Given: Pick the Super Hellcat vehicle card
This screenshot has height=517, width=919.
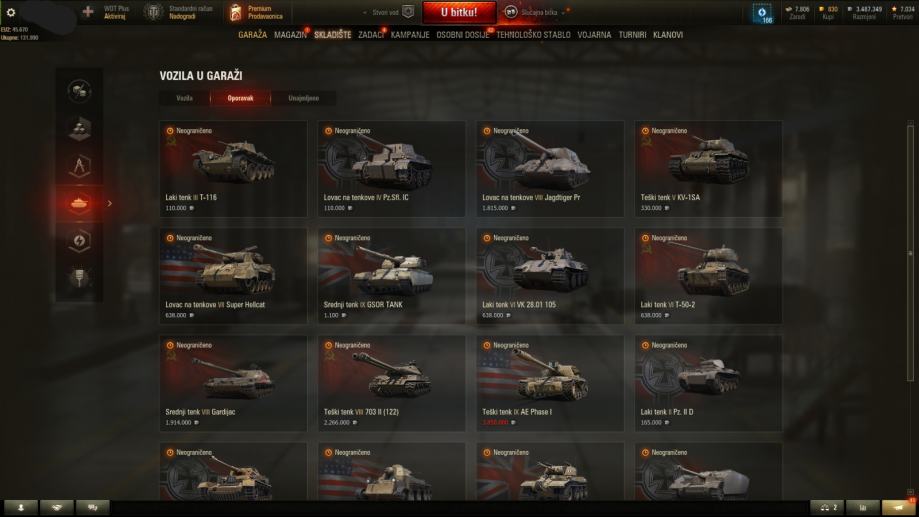Looking at the screenshot, I should click(x=232, y=275).
